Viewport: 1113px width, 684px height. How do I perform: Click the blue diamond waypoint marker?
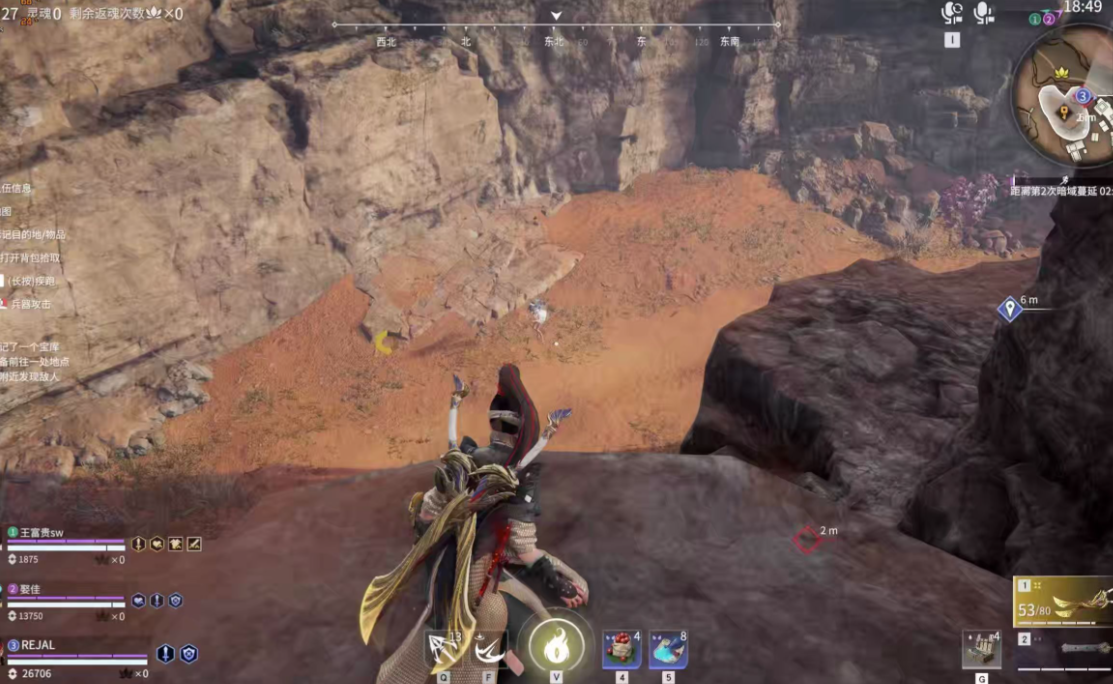click(1009, 309)
